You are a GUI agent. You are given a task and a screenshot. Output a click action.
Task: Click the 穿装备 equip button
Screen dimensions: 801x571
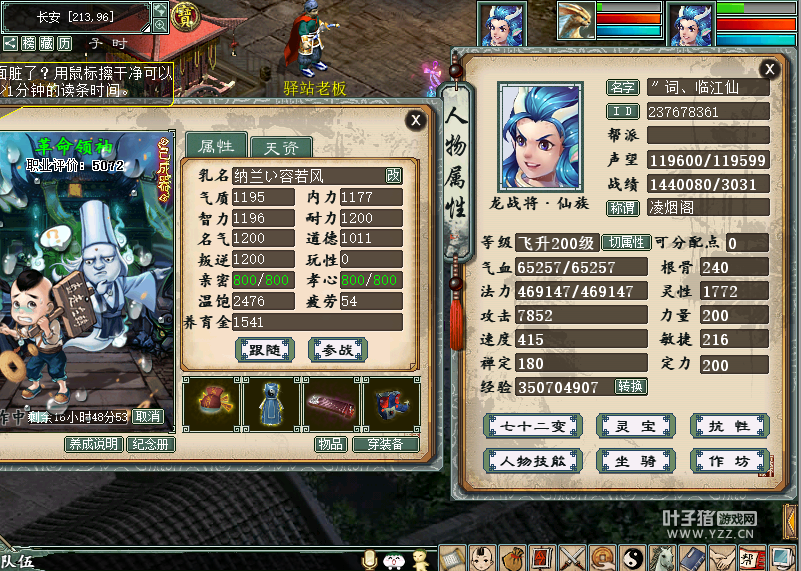(385, 444)
